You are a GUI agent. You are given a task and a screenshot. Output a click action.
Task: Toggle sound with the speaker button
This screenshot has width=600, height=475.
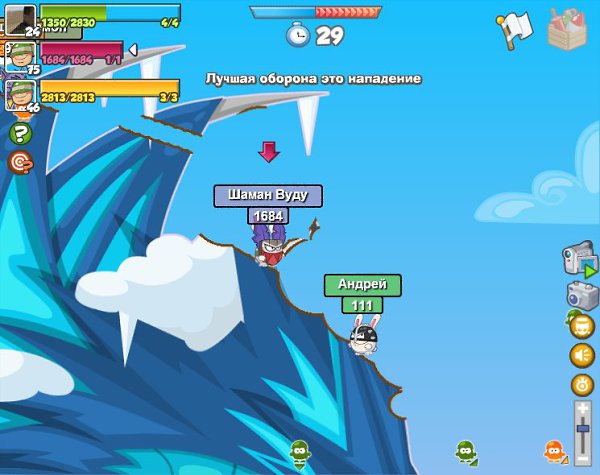pos(582,354)
